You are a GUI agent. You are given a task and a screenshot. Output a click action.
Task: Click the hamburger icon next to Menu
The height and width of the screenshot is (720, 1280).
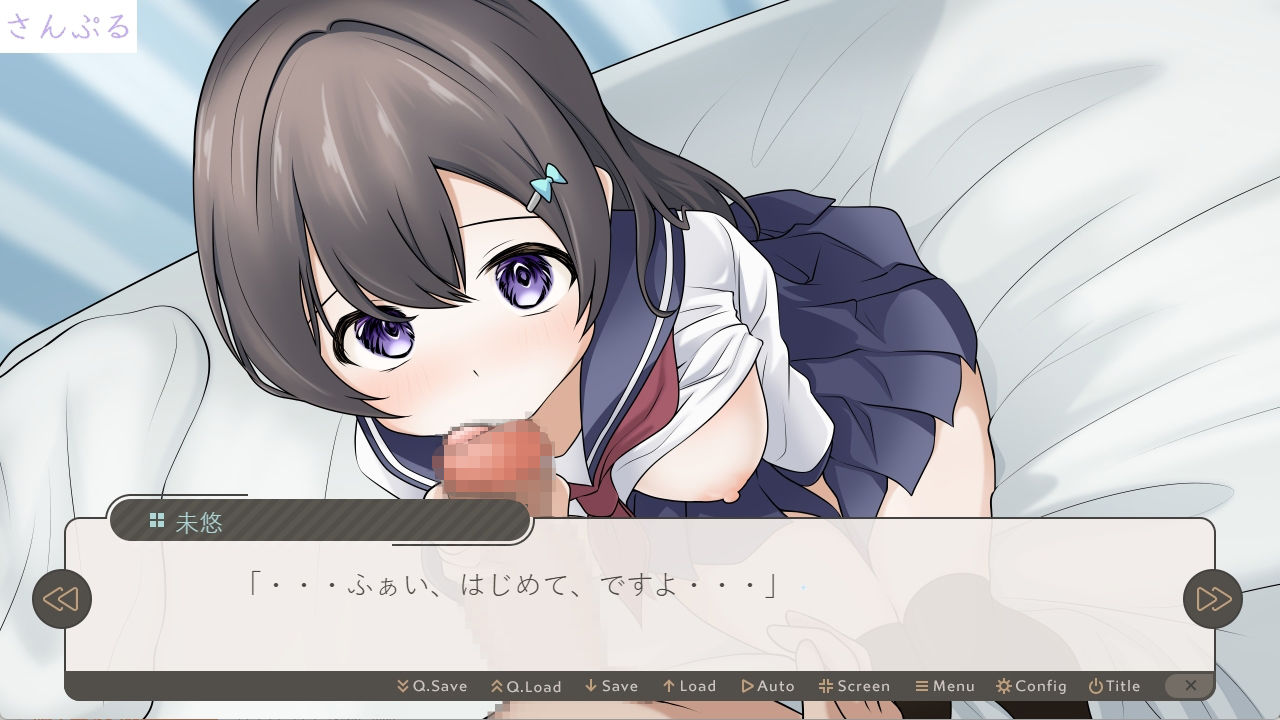coord(921,686)
